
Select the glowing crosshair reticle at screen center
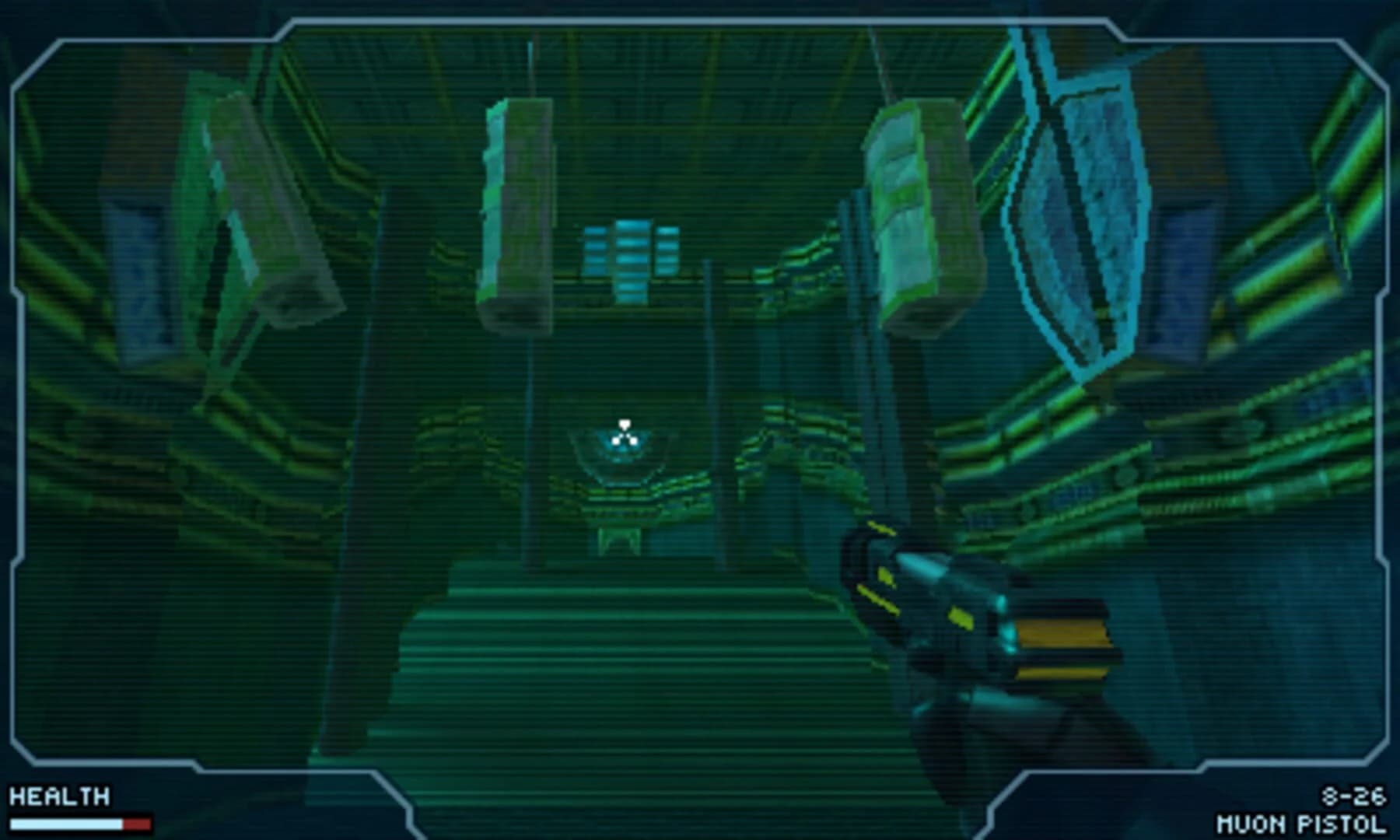click(x=625, y=438)
